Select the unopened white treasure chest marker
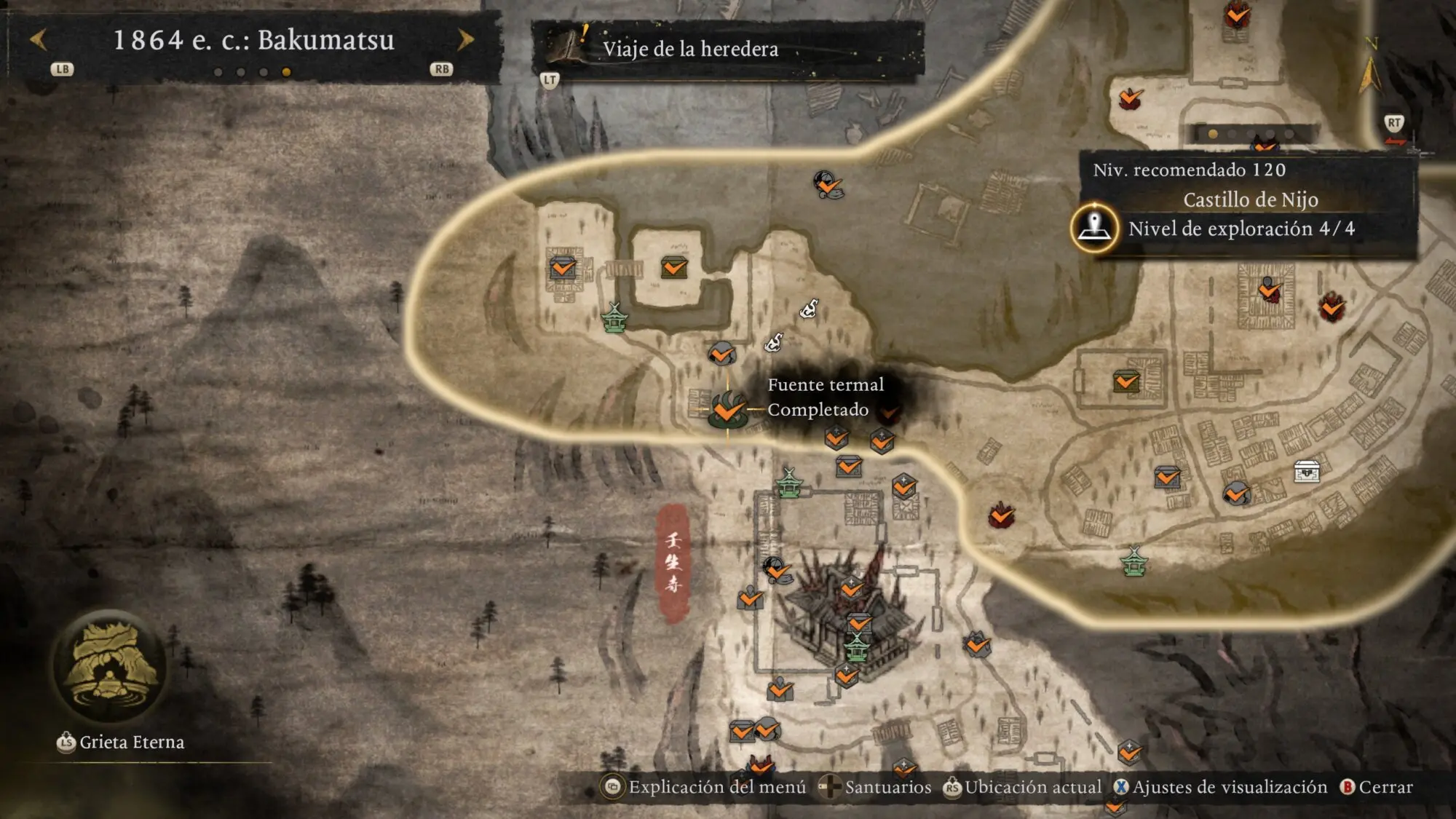 (1307, 472)
